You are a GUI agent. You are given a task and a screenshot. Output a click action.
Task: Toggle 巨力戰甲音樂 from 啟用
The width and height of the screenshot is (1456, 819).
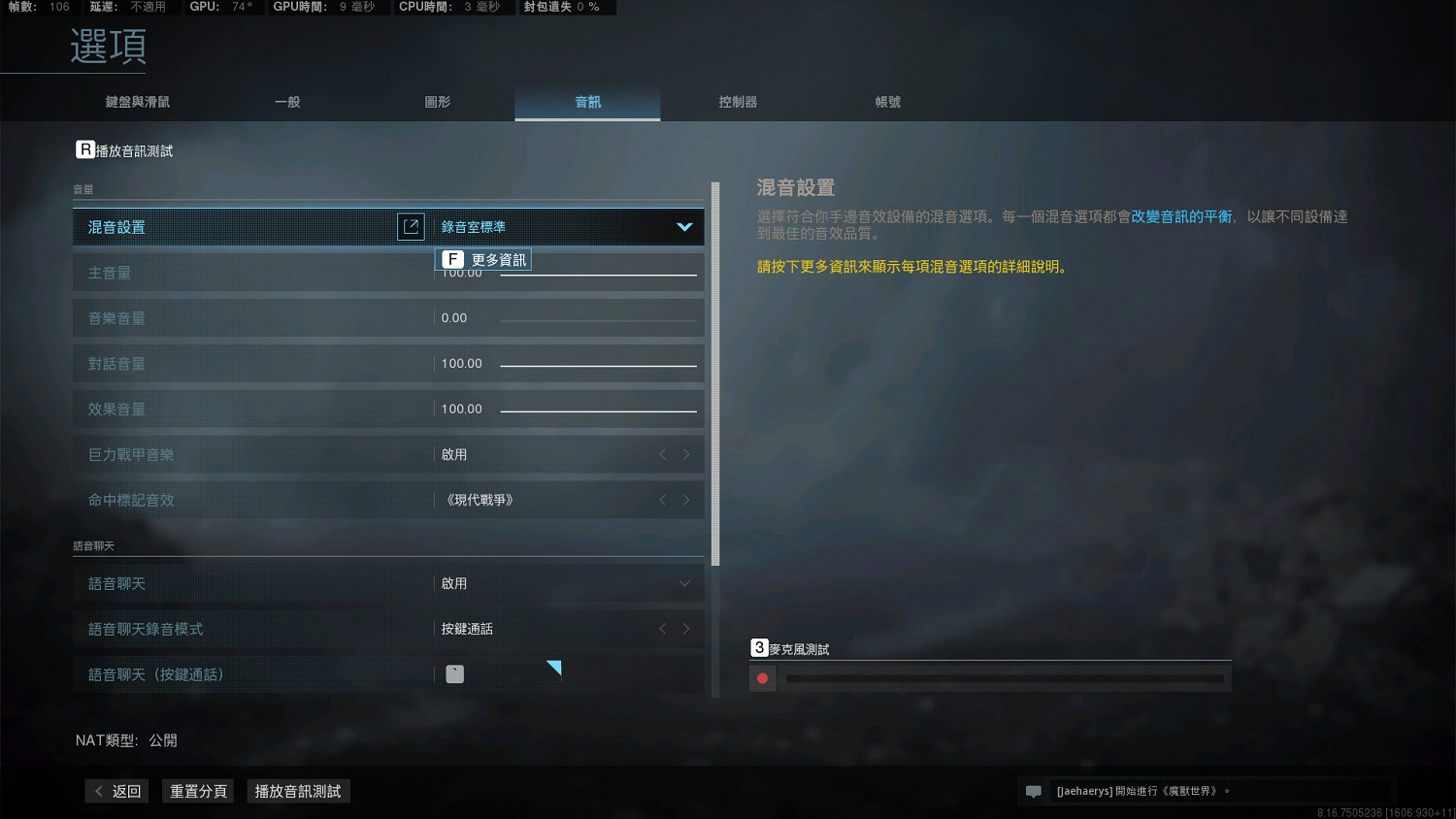tap(686, 453)
